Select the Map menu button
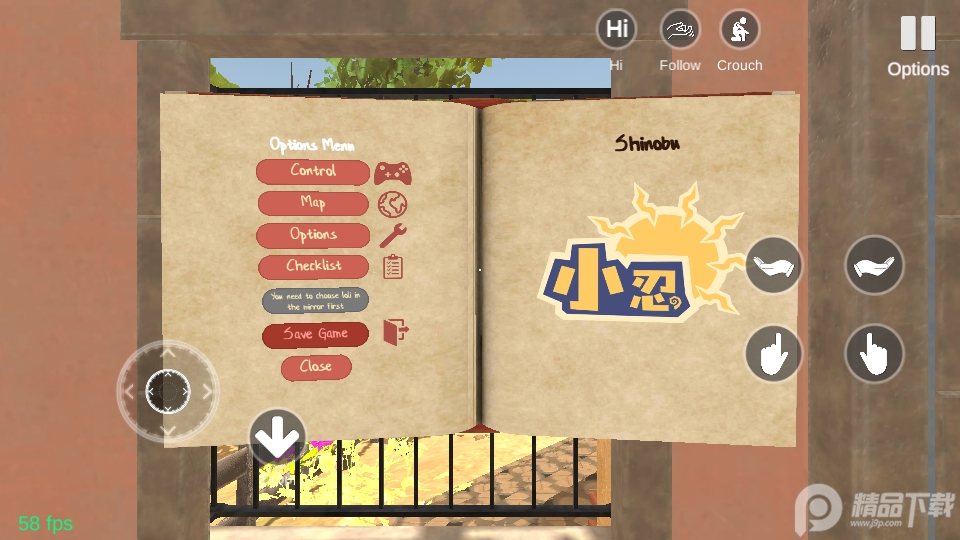Image resolution: width=960 pixels, height=540 pixels. pyautogui.click(x=313, y=203)
